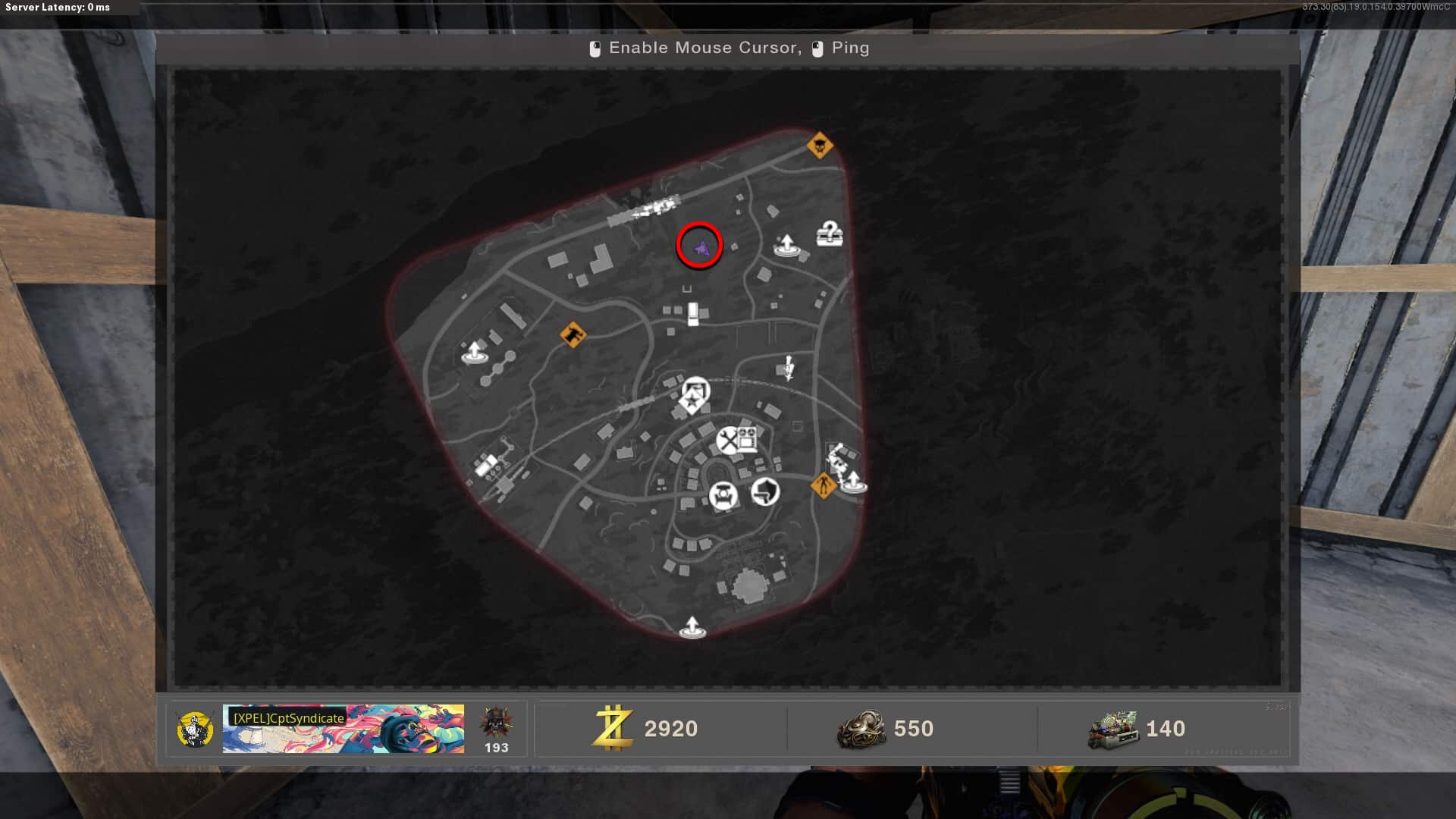Select the prestige skull badge above 193

tap(496, 722)
